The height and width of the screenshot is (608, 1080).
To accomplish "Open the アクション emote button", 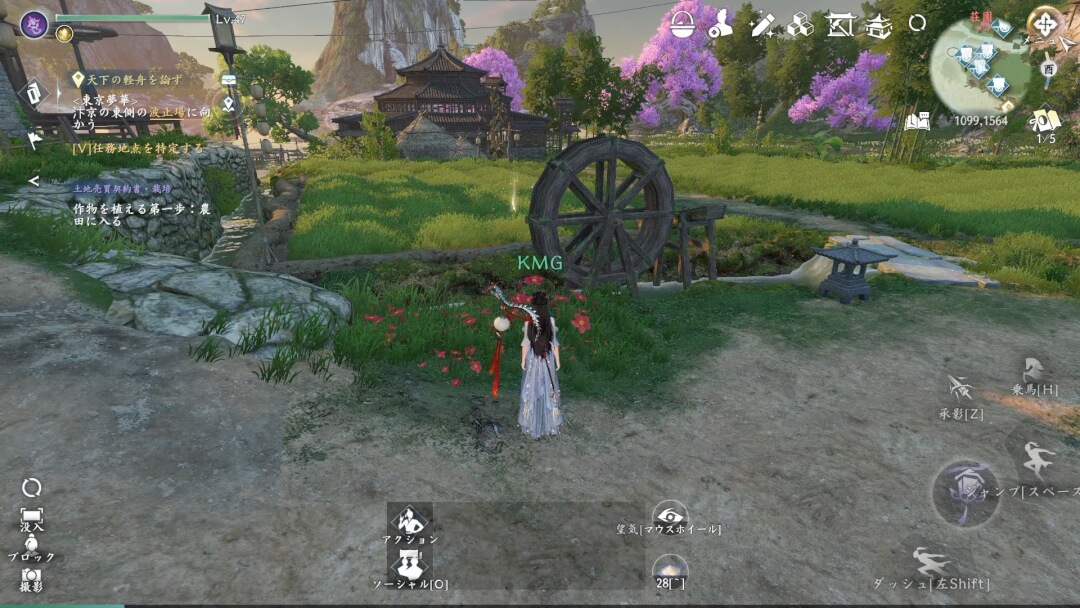I will click(410, 524).
